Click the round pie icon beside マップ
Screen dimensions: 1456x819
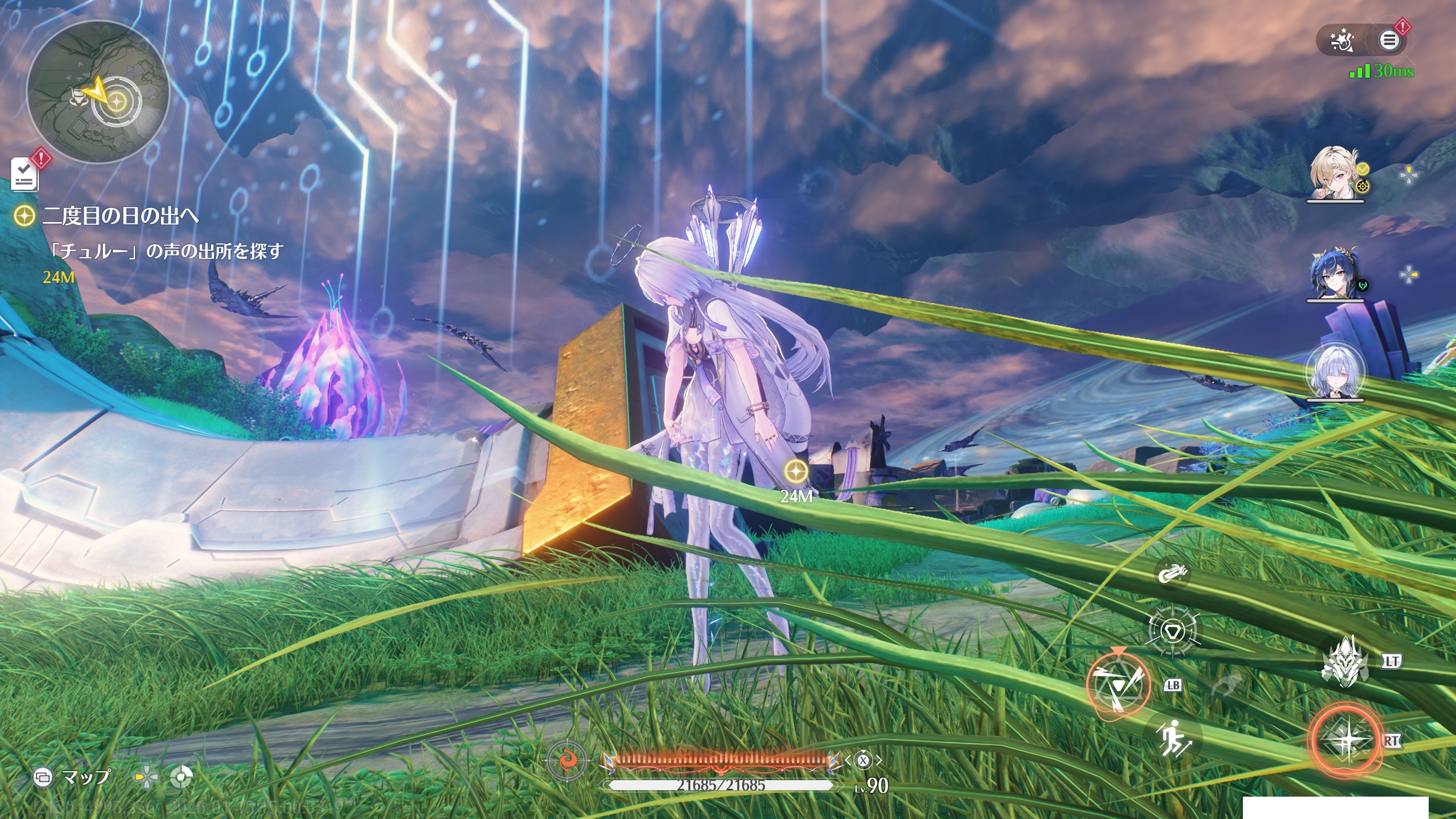182,777
